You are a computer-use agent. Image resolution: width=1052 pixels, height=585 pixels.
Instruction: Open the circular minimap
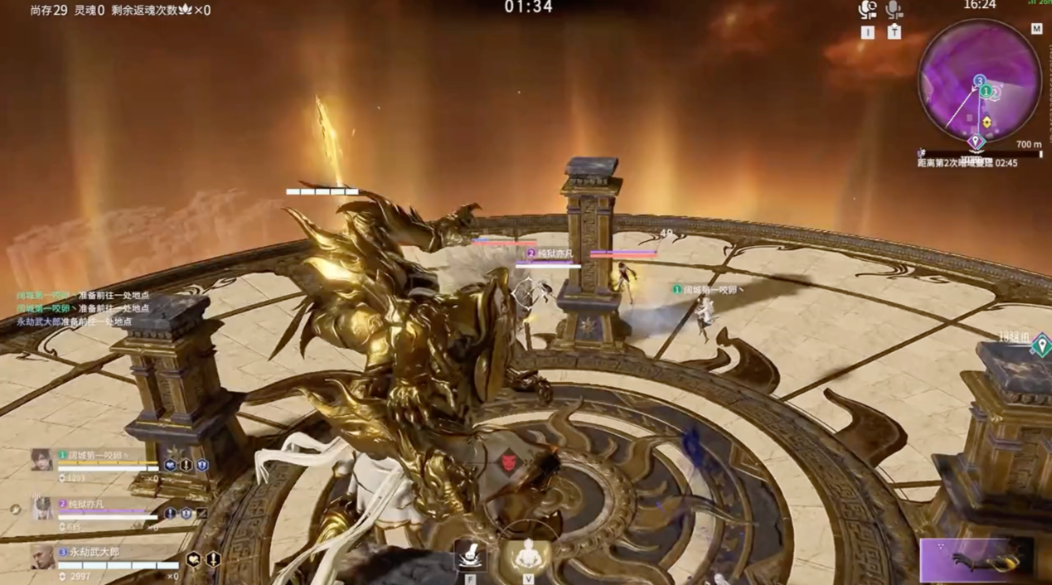tap(979, 80)
